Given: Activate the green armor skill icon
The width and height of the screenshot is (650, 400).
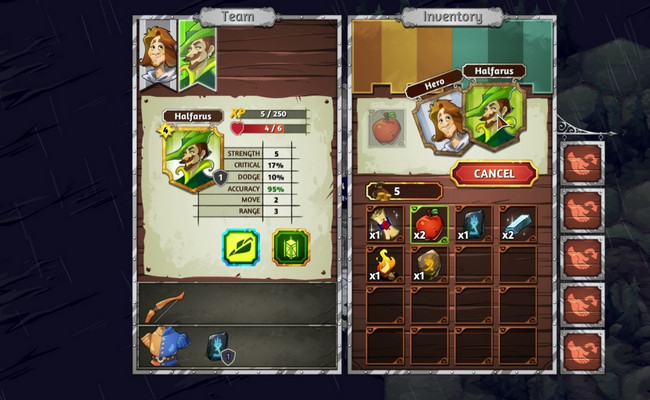Looking at the screenshot, I should pyautogui.click(x=291, y=247).
